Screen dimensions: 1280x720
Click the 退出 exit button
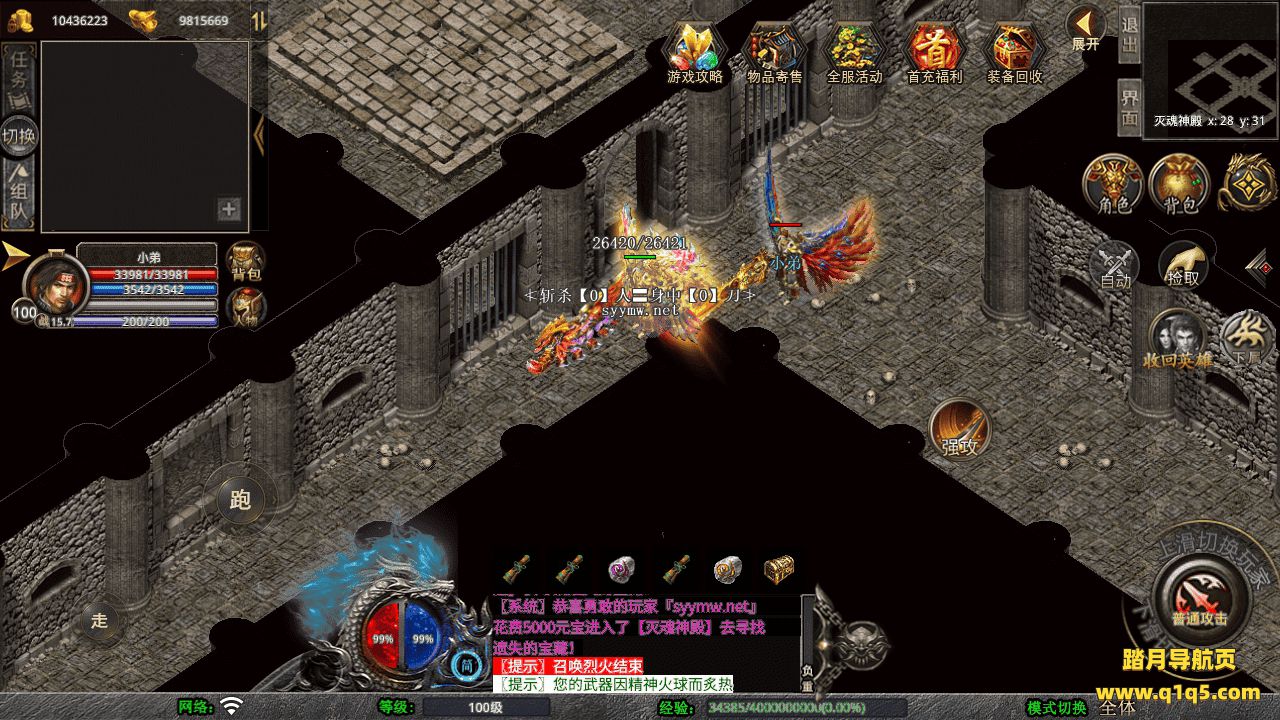[x=1129, y=35]
